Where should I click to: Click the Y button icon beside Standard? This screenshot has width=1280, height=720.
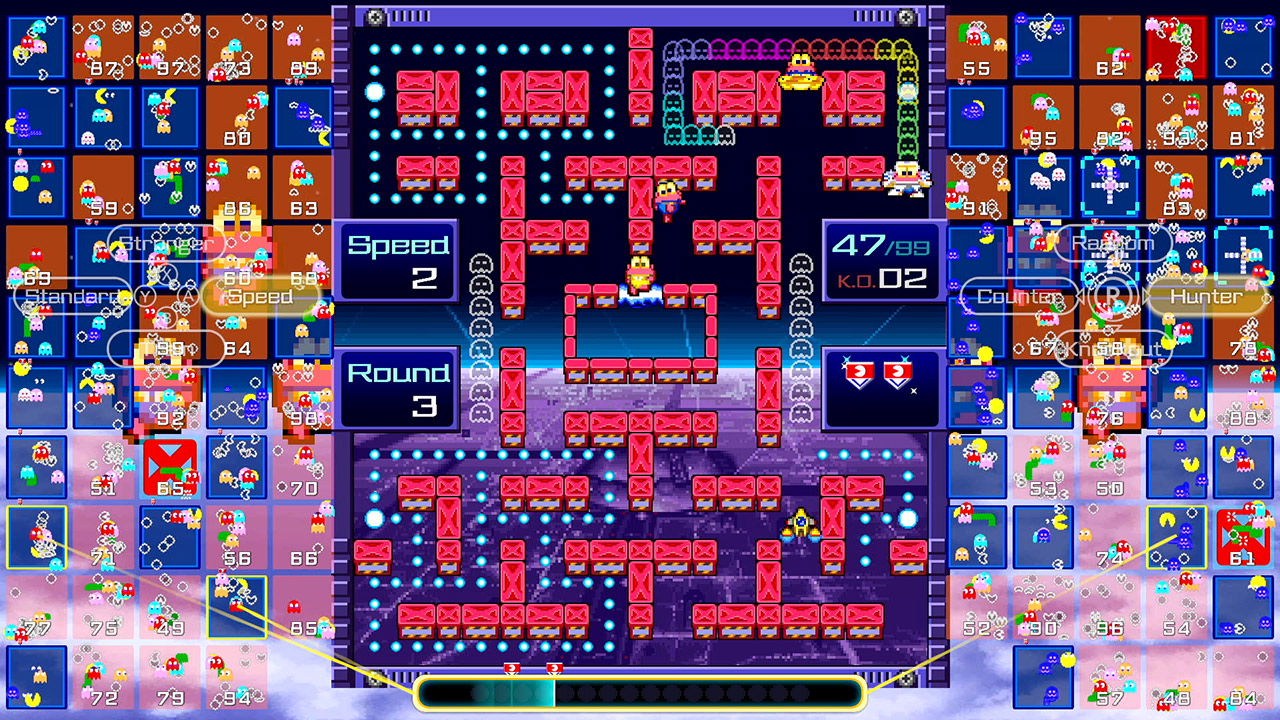tap(144, 294)
